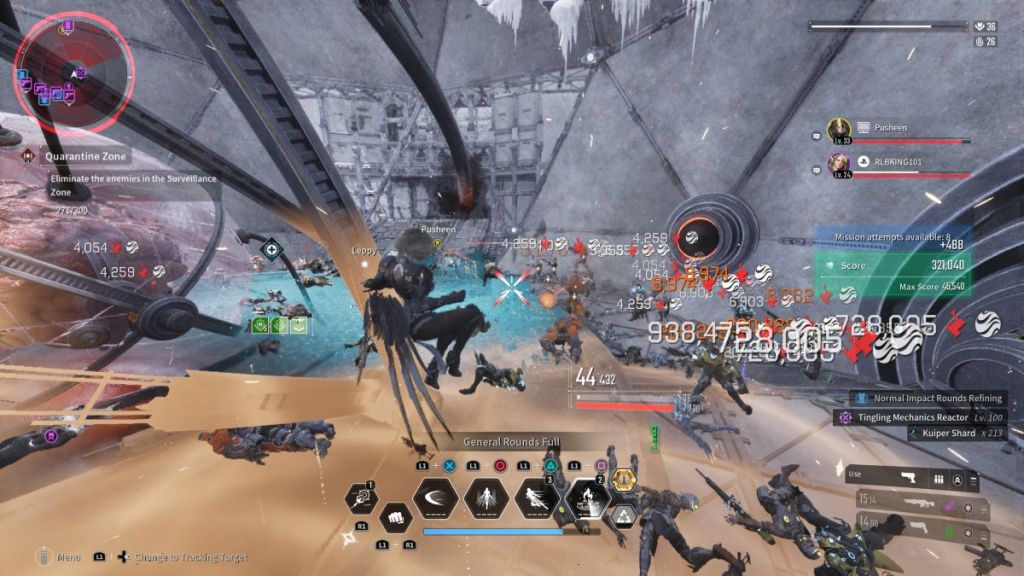Click the triangular recycle hexagon icon
Viewport: 1024px width, 576px height.
tap(624, 516)
